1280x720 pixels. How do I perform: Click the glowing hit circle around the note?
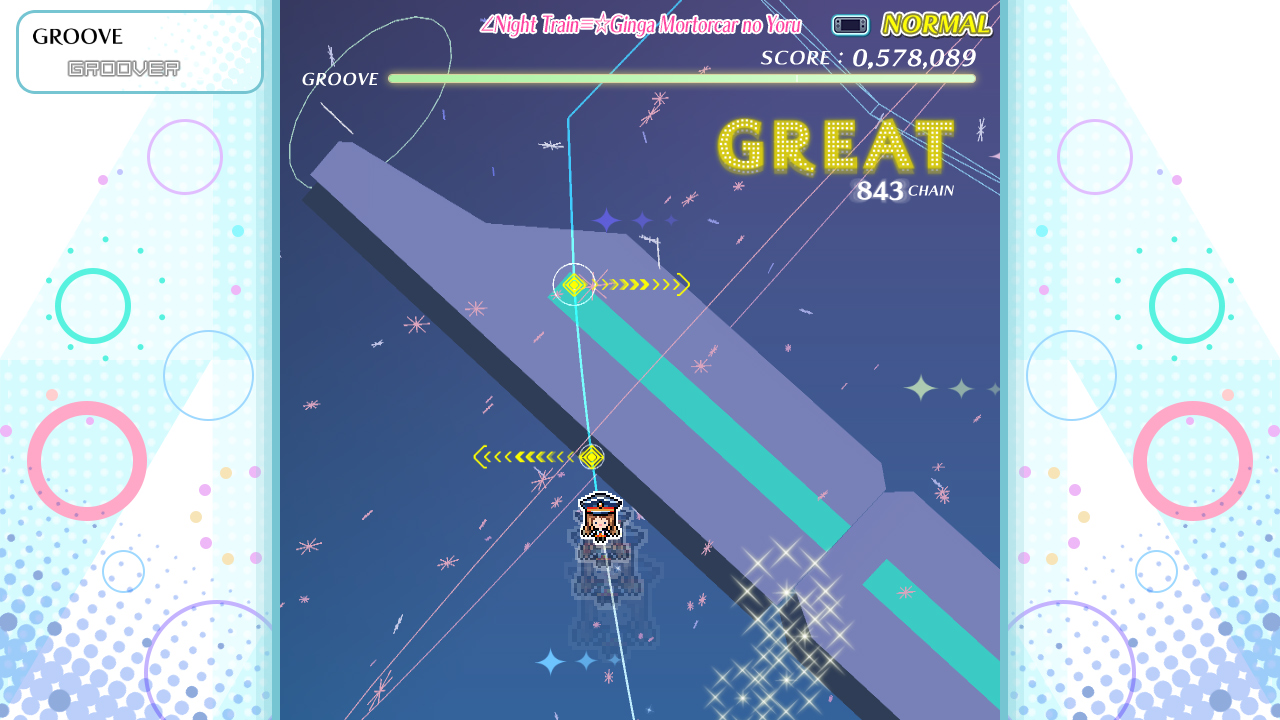pos(573,284)
